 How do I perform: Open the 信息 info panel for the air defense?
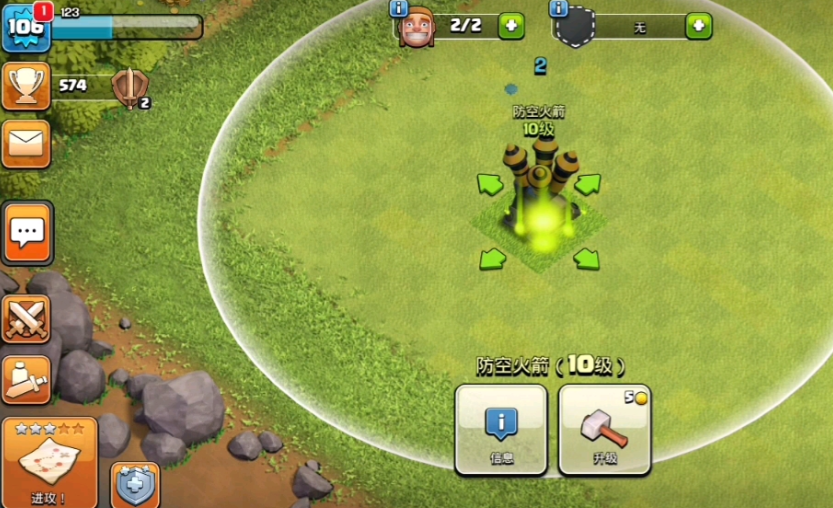point(501,429)
